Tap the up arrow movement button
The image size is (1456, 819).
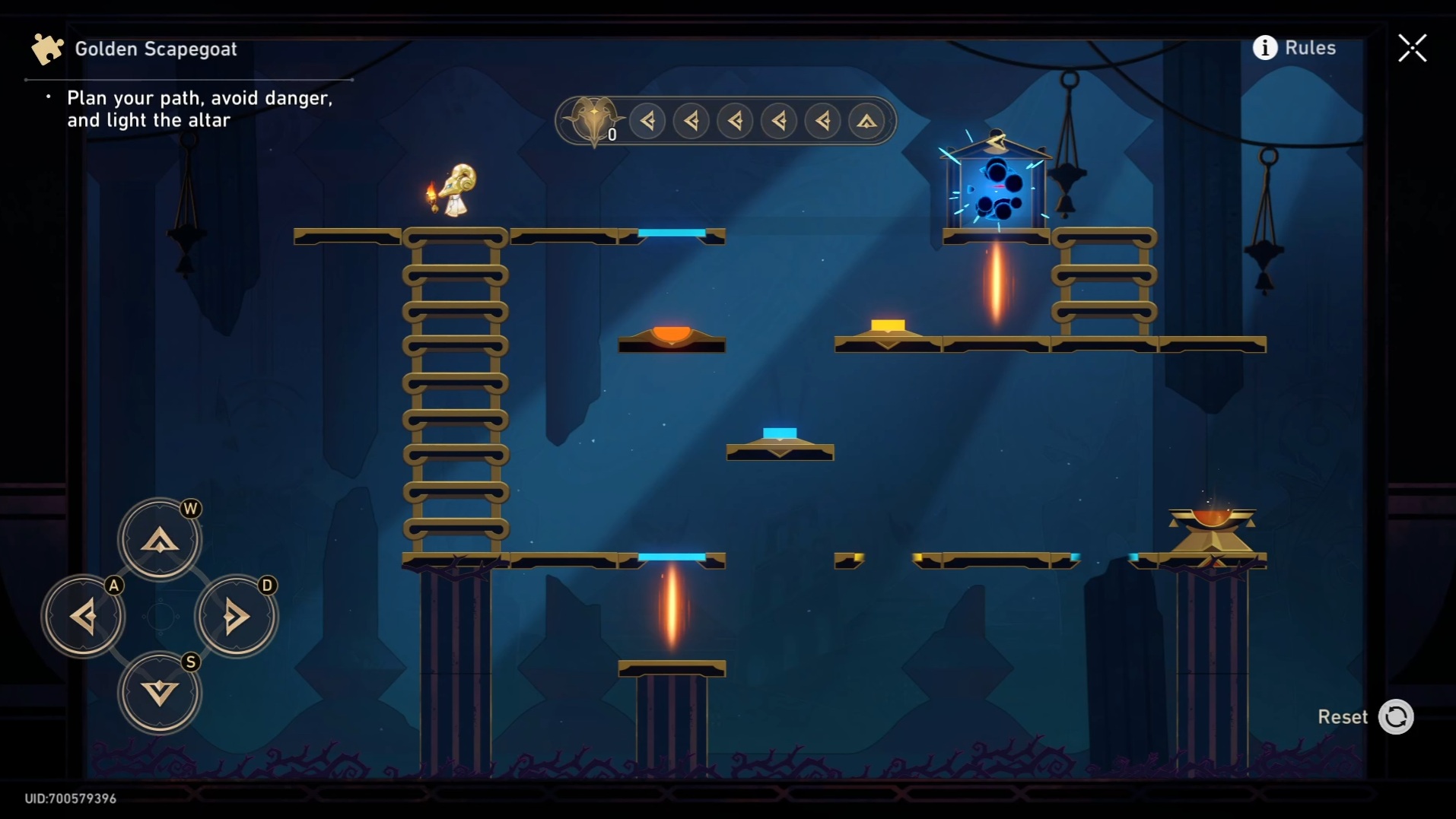(x=160, y=539)
